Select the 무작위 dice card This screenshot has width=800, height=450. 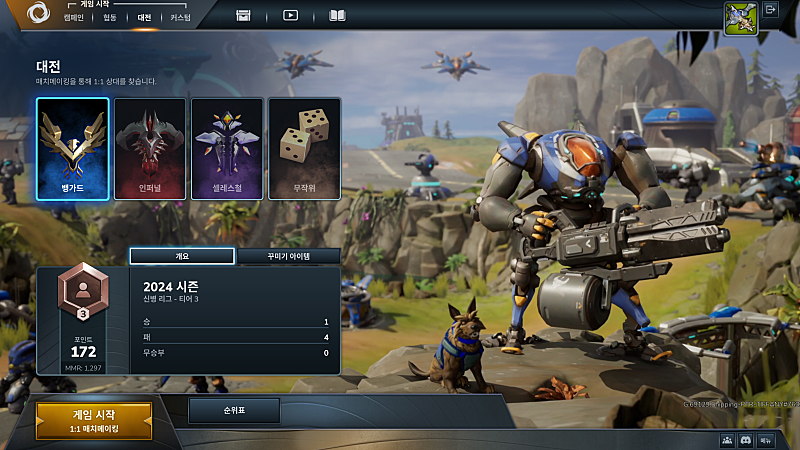[304, 148]
